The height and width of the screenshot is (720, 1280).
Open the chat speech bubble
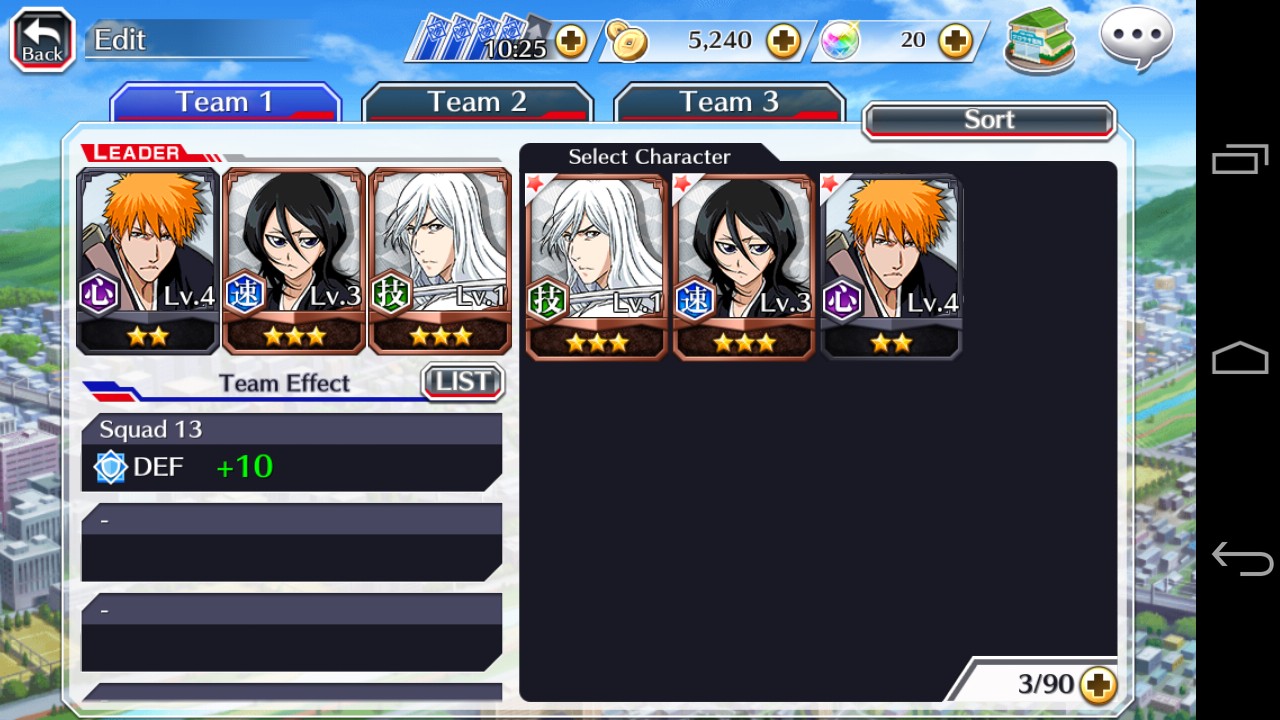tap(1136, 39)
